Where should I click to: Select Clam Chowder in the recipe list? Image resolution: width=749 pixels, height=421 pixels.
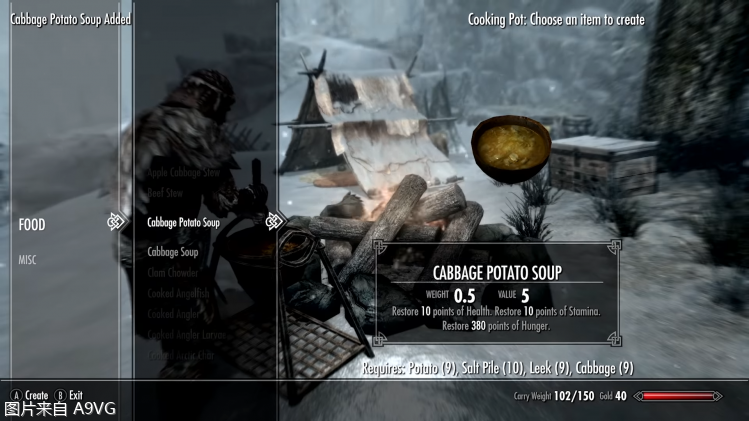pyautogui.click(x=173, y=272)
